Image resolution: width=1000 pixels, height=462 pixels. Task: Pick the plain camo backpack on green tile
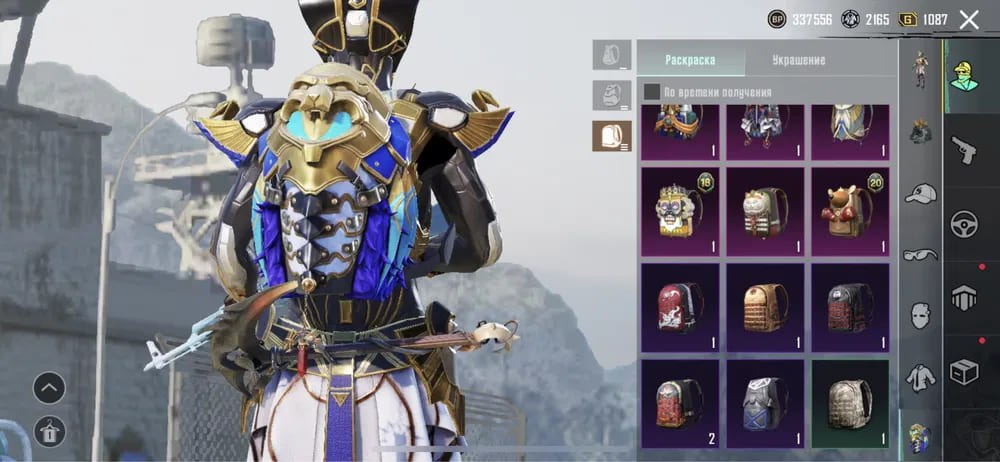pyautogui.click(x=850, y=403)
